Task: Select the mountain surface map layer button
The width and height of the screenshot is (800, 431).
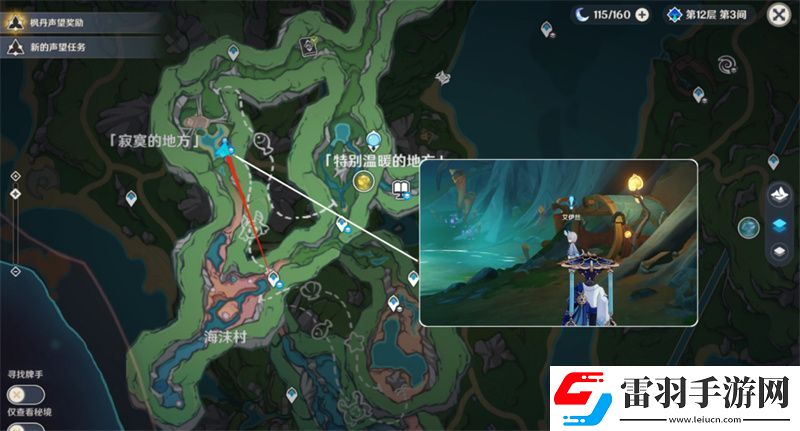Action: [x=779, y=194]
